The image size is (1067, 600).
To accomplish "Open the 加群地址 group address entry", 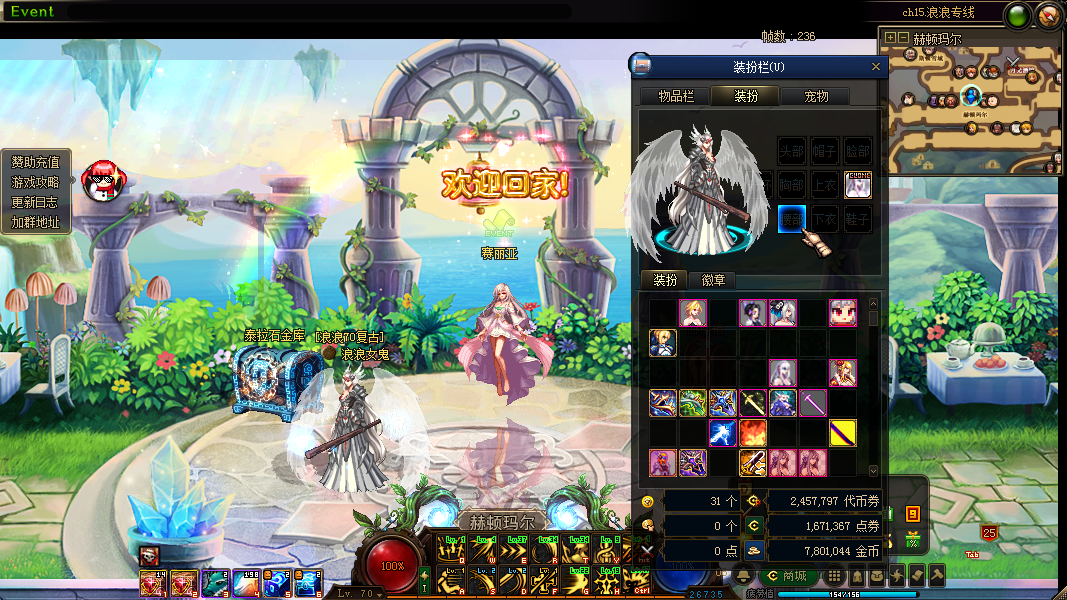I will (x=36, y=222).
